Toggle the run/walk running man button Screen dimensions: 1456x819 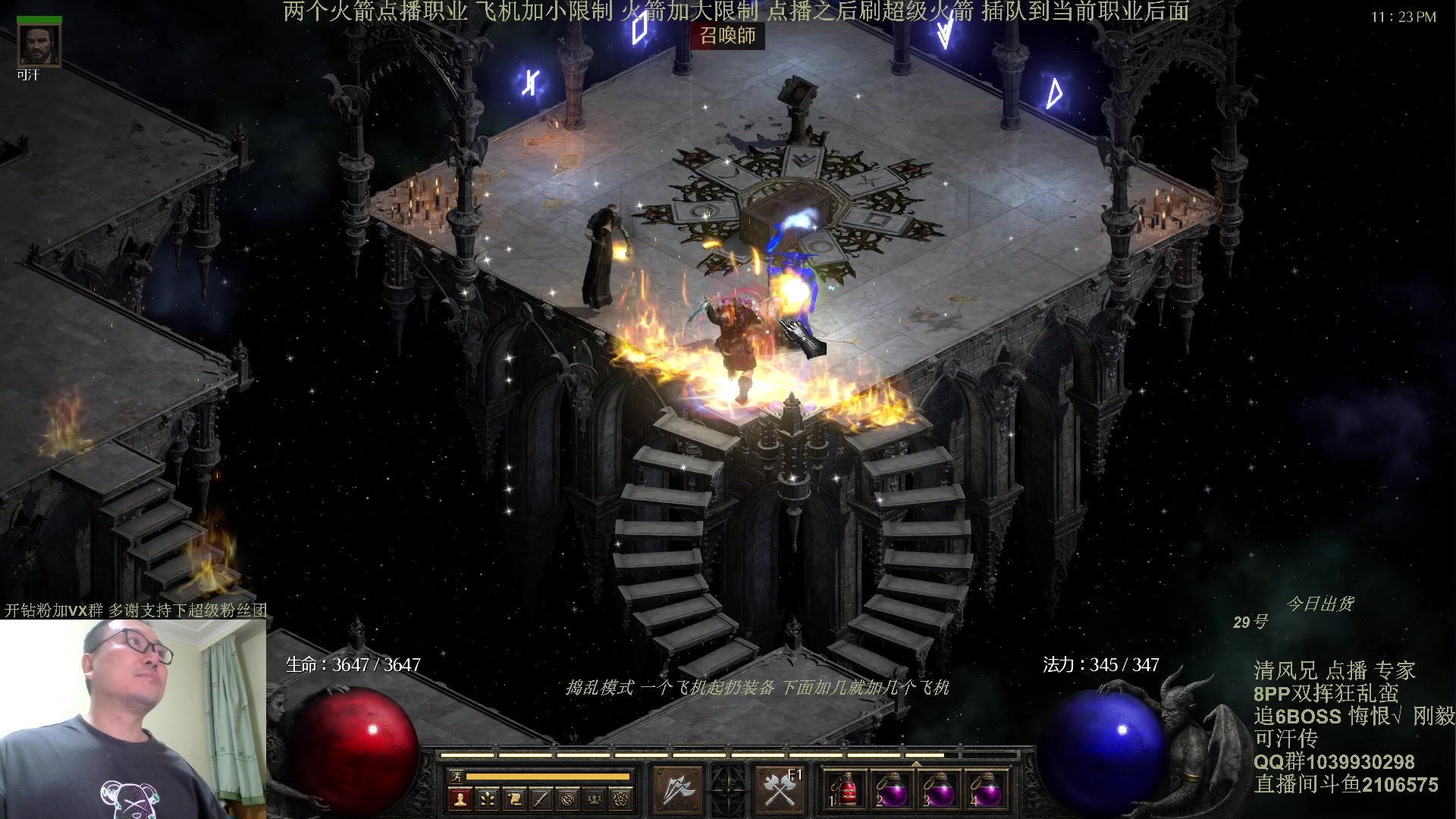(x=457, y=776)
